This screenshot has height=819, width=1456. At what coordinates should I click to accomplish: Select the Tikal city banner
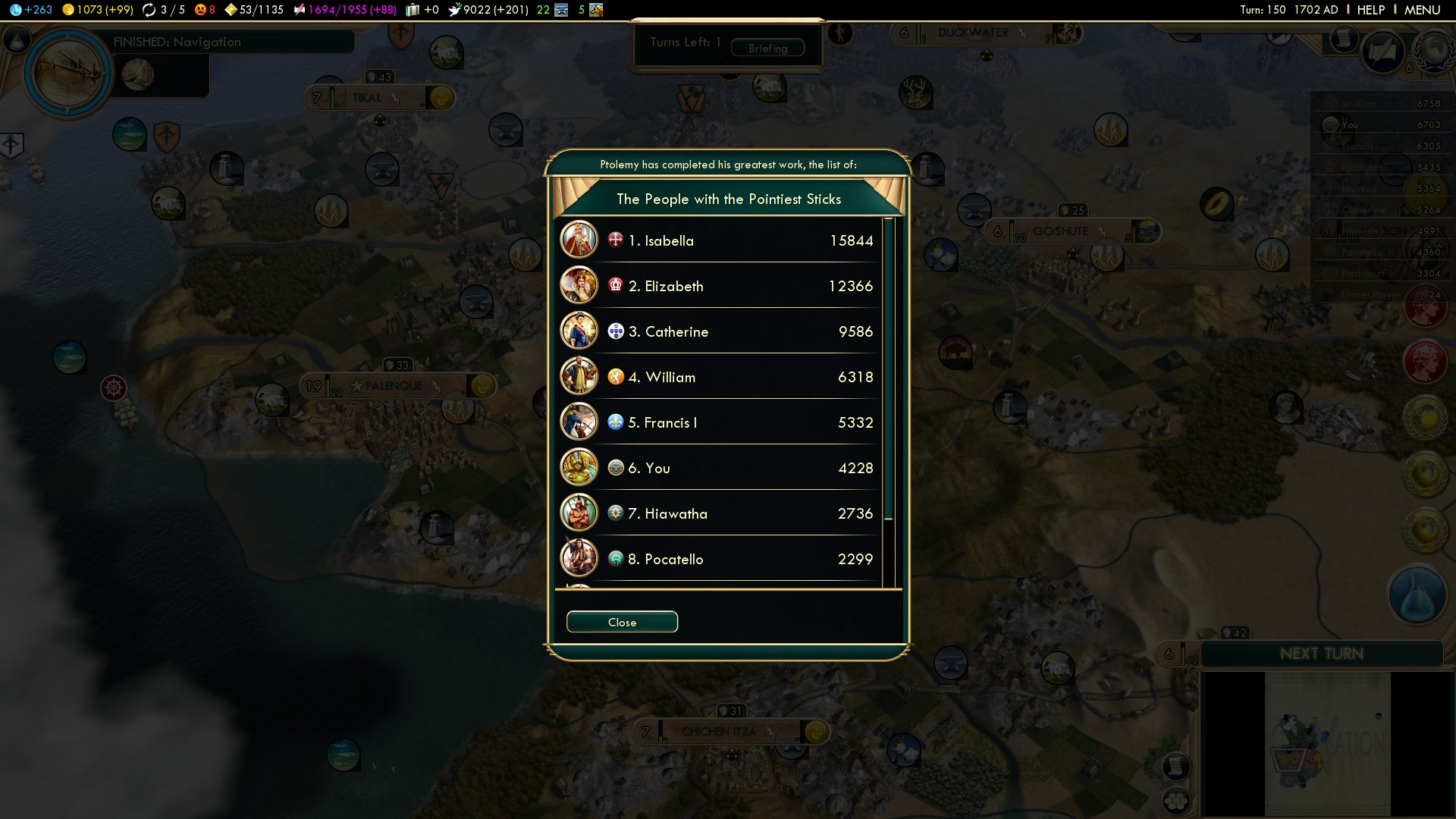tap(367, 98)
